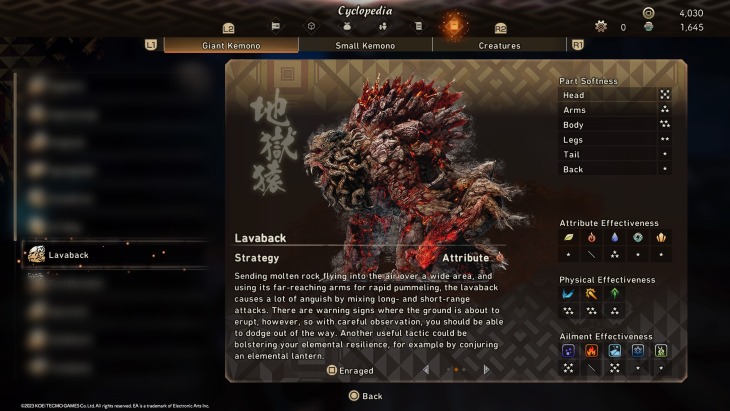
Task: Click the leaf wood attribute icon
Action: pos(568,238)
